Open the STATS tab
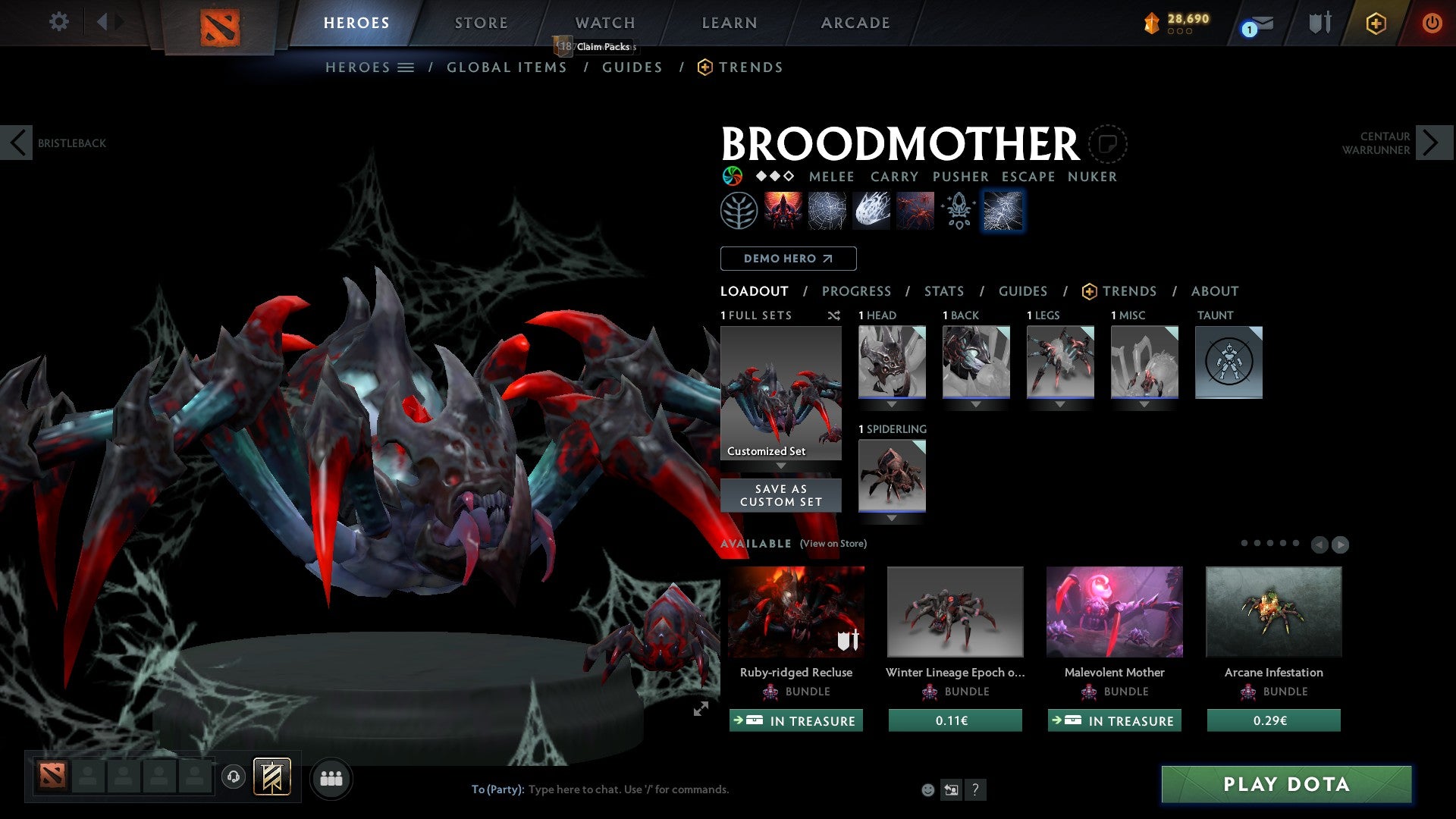 [943, 291]
